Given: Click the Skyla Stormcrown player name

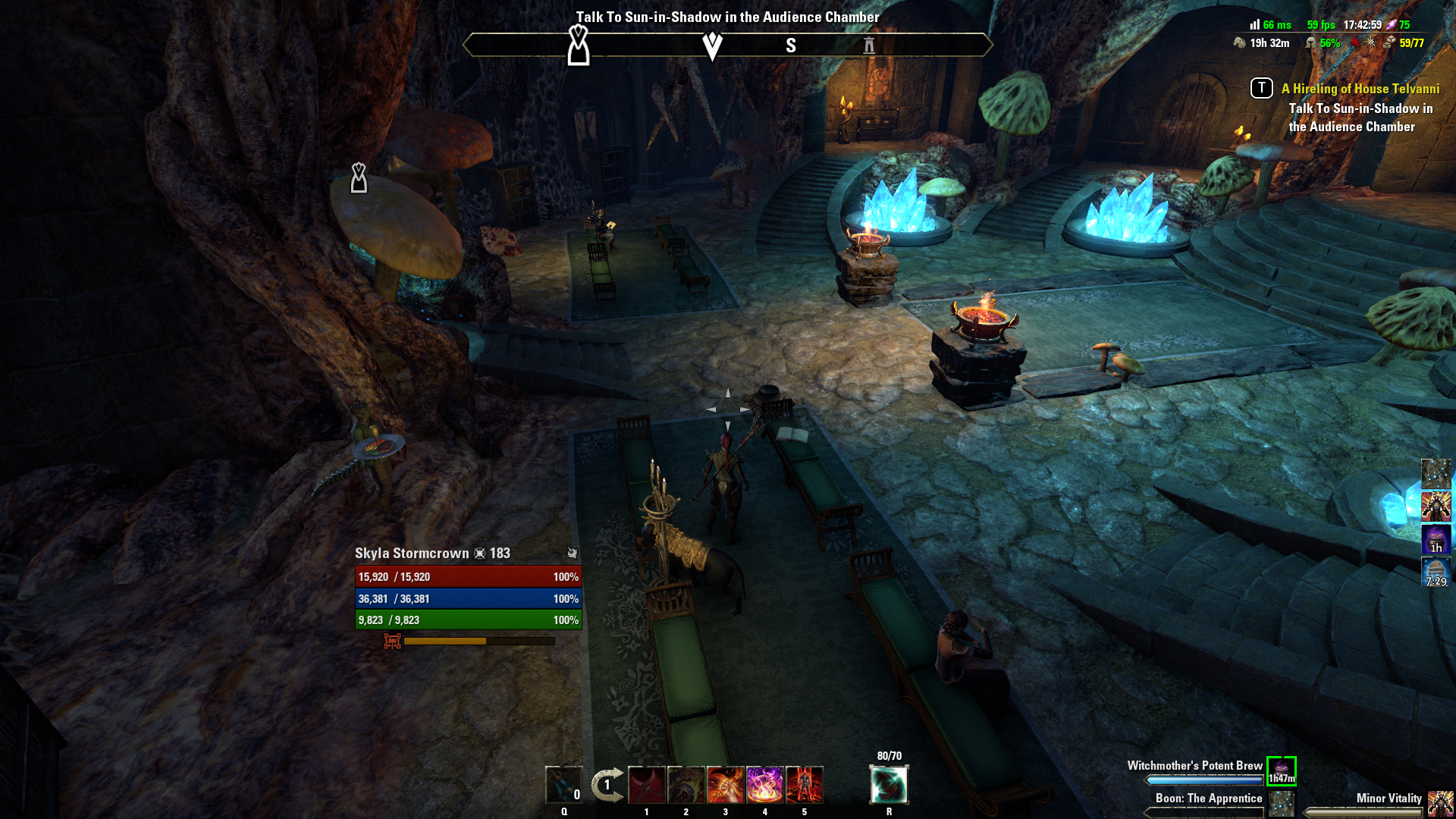Looking at the screenshot, I should pyautogui.click(x=412, y=554).
